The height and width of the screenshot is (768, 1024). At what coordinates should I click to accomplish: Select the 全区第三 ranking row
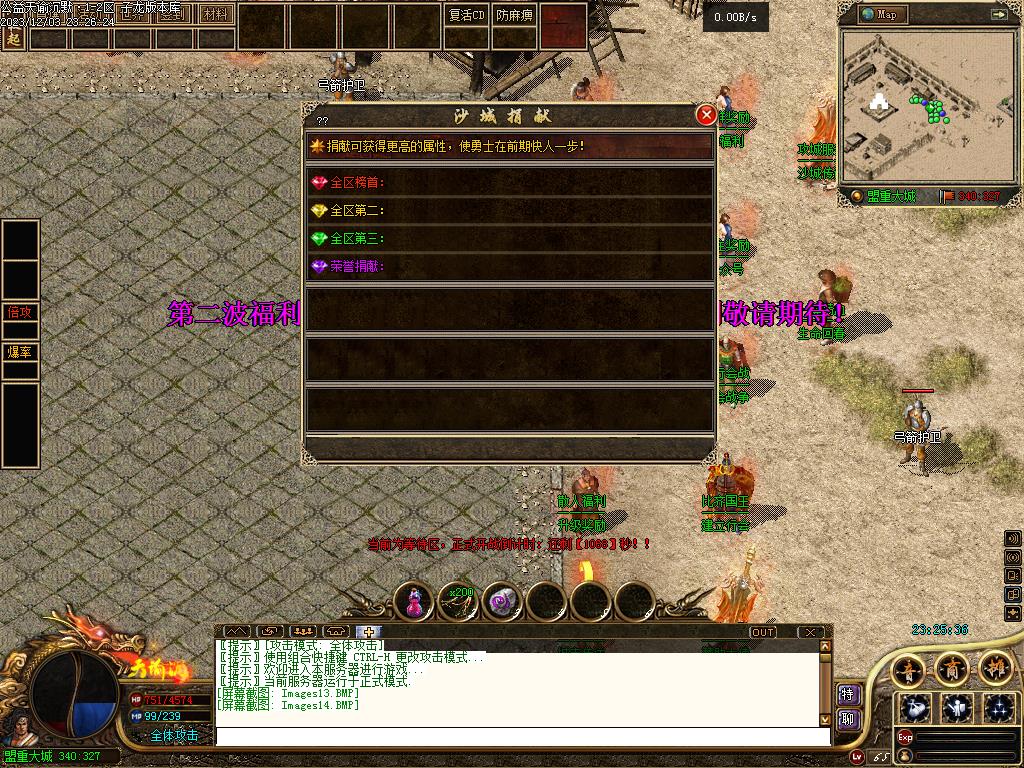coord(510,239)
